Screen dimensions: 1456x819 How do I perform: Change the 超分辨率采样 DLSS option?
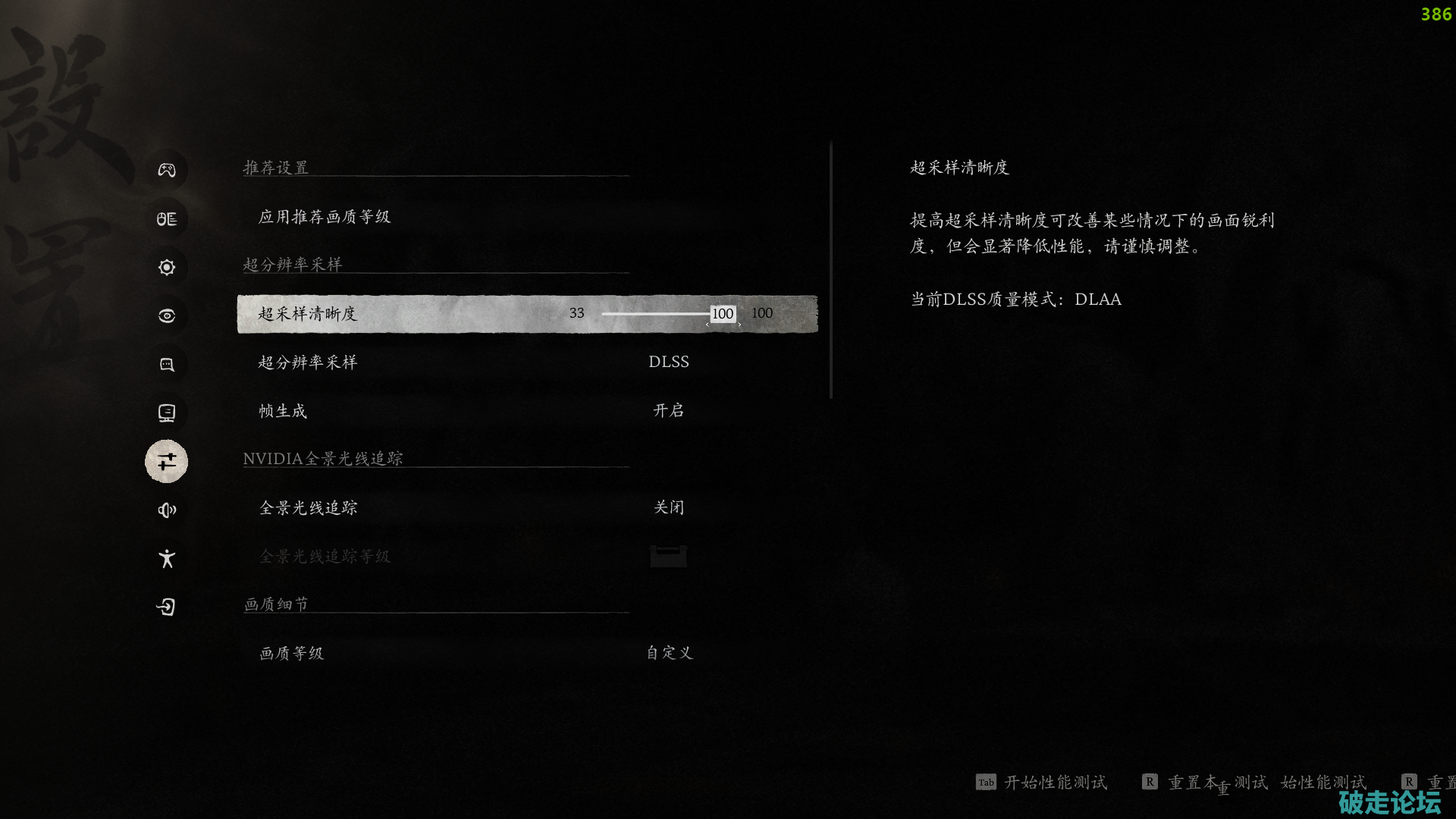pyautogui.click(x=668, y=362)
